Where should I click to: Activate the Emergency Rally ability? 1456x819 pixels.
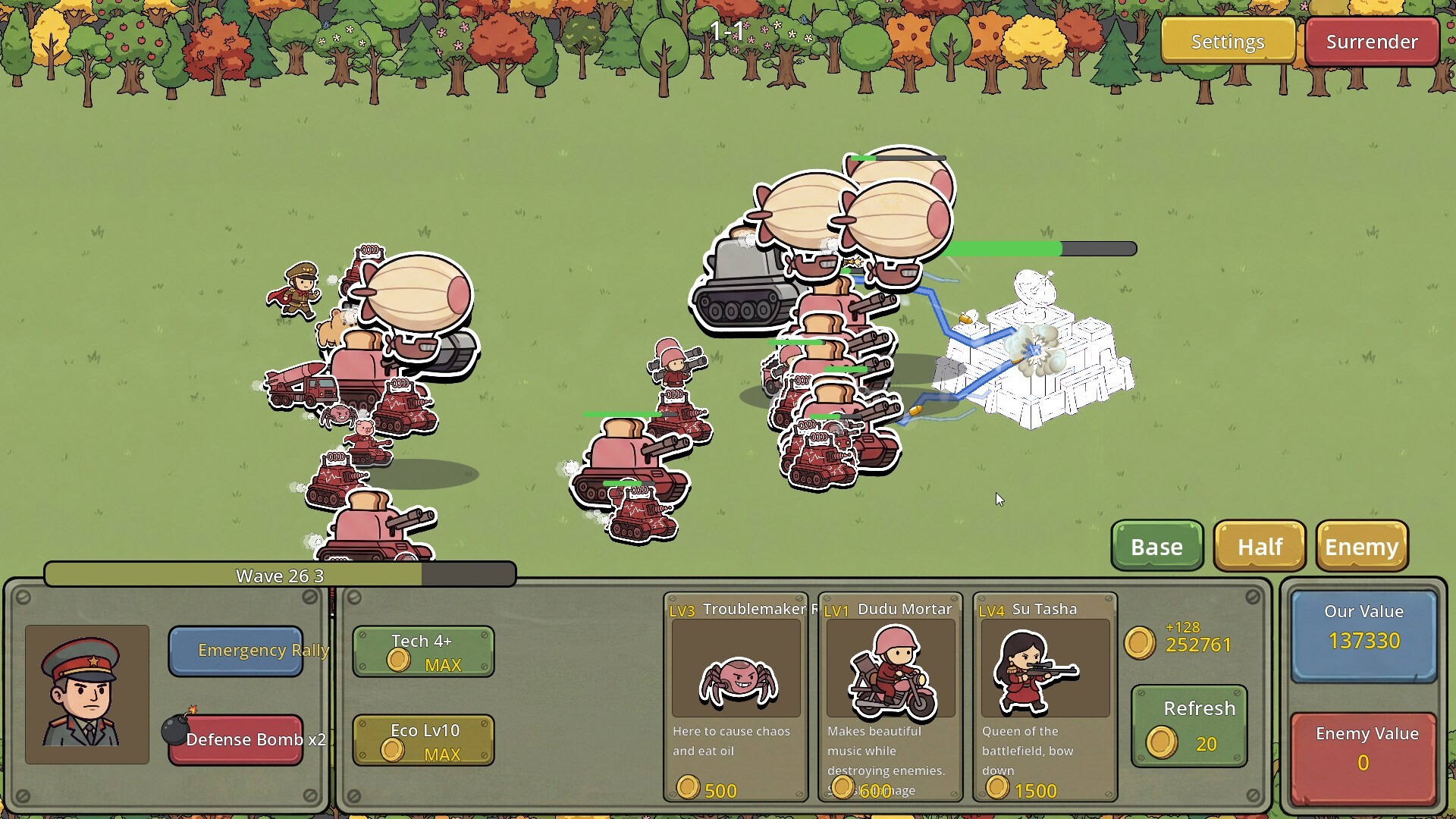tap(236, 651)
